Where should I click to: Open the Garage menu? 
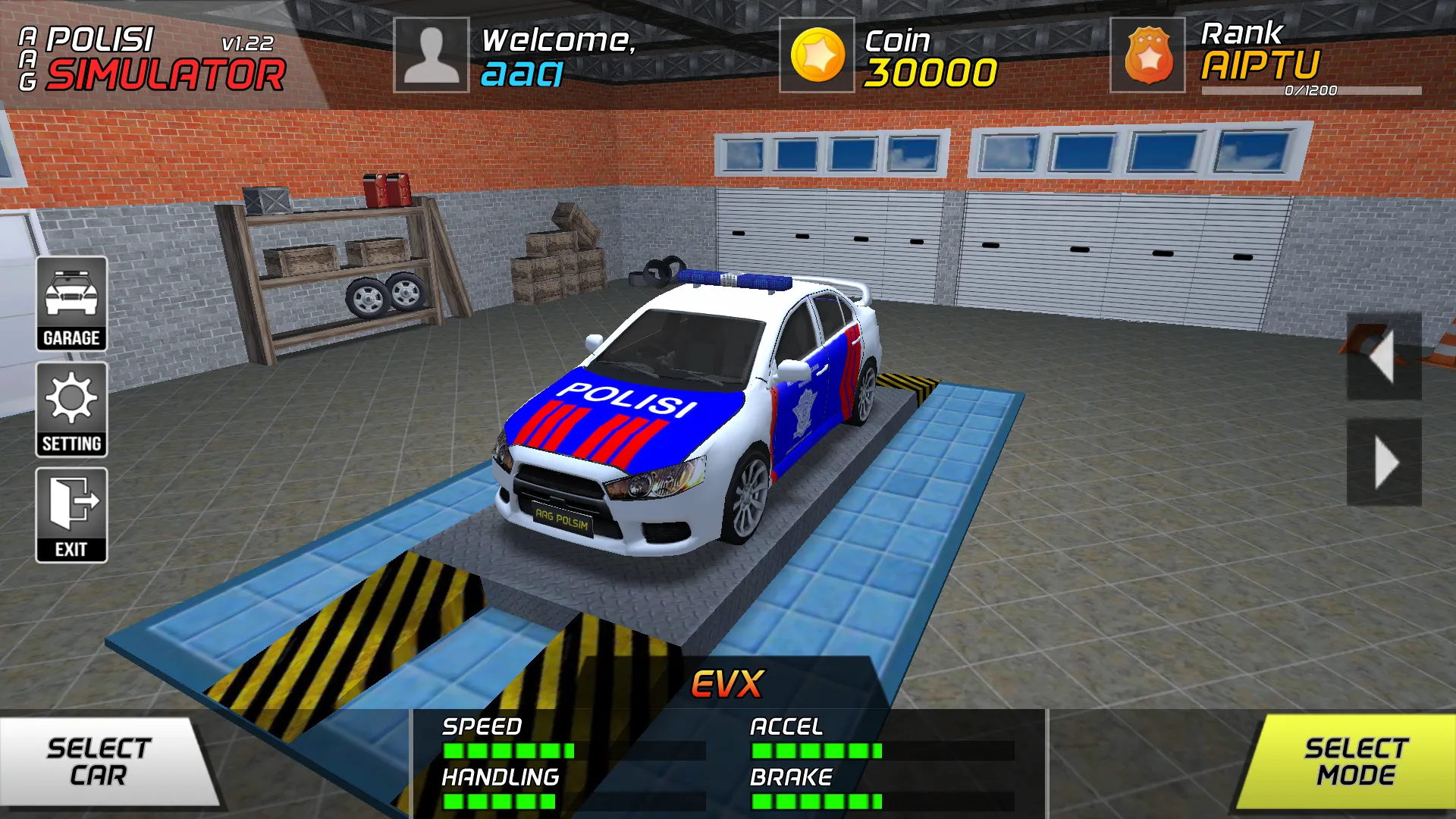coord(71,304)
